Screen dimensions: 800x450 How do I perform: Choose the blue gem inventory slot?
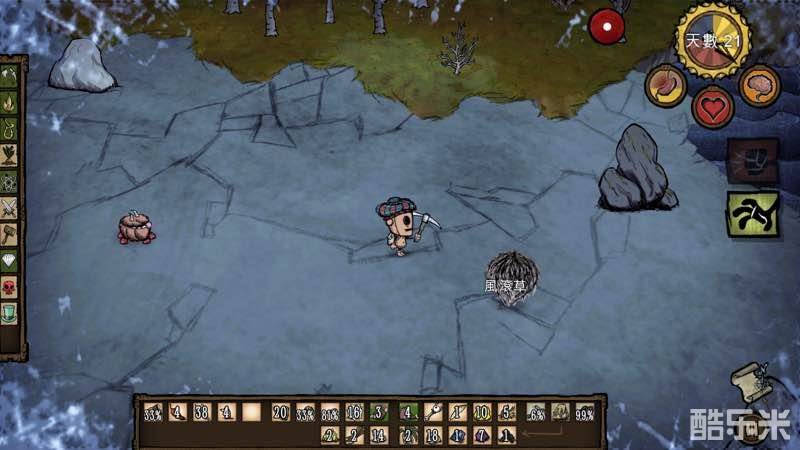coord(458,435)
